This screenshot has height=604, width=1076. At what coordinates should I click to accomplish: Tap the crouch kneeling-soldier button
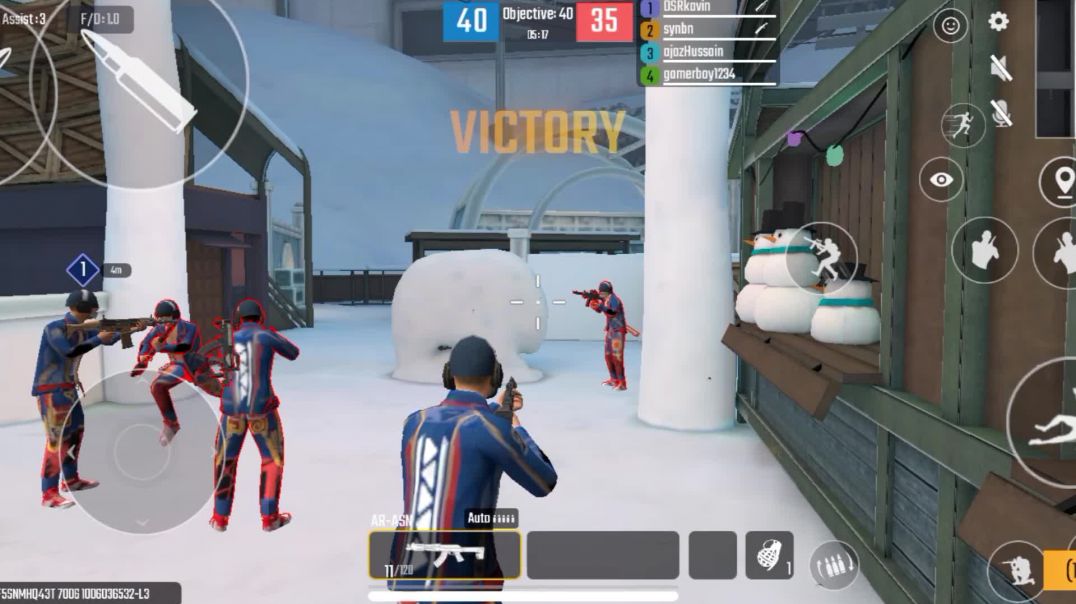(1016, 570)
